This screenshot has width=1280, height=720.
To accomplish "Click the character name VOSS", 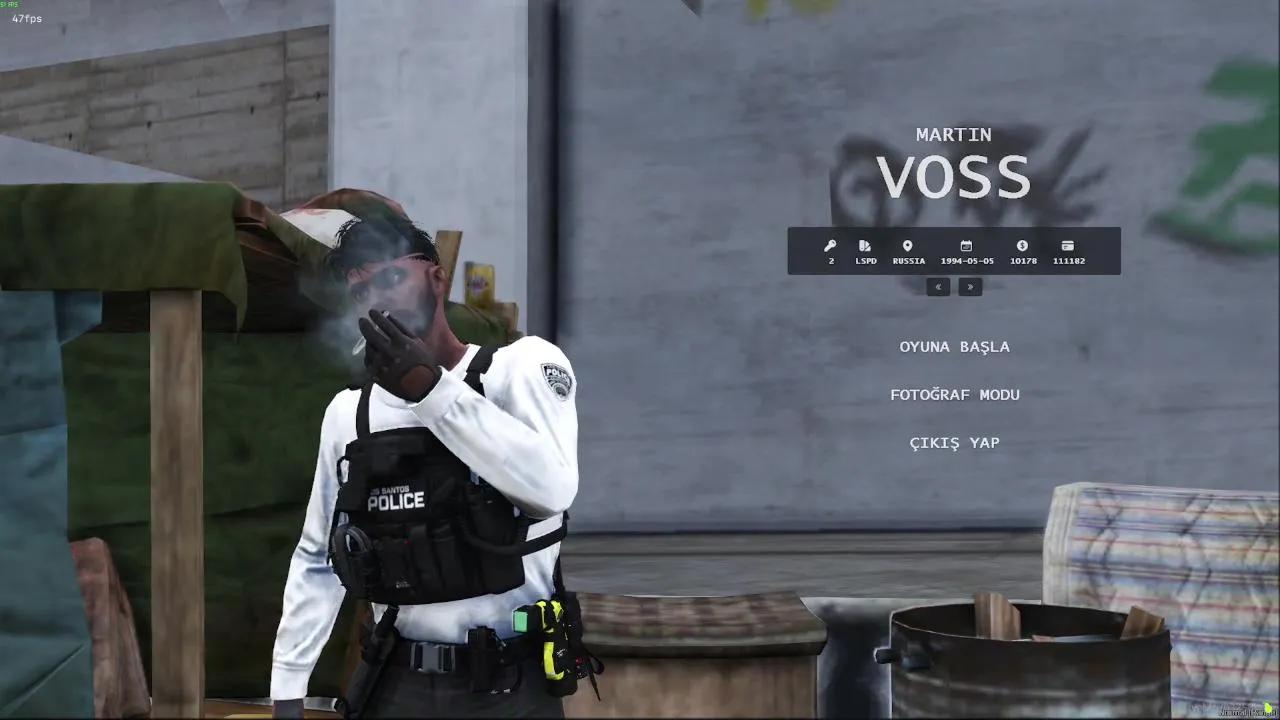I will pos(954,177).
